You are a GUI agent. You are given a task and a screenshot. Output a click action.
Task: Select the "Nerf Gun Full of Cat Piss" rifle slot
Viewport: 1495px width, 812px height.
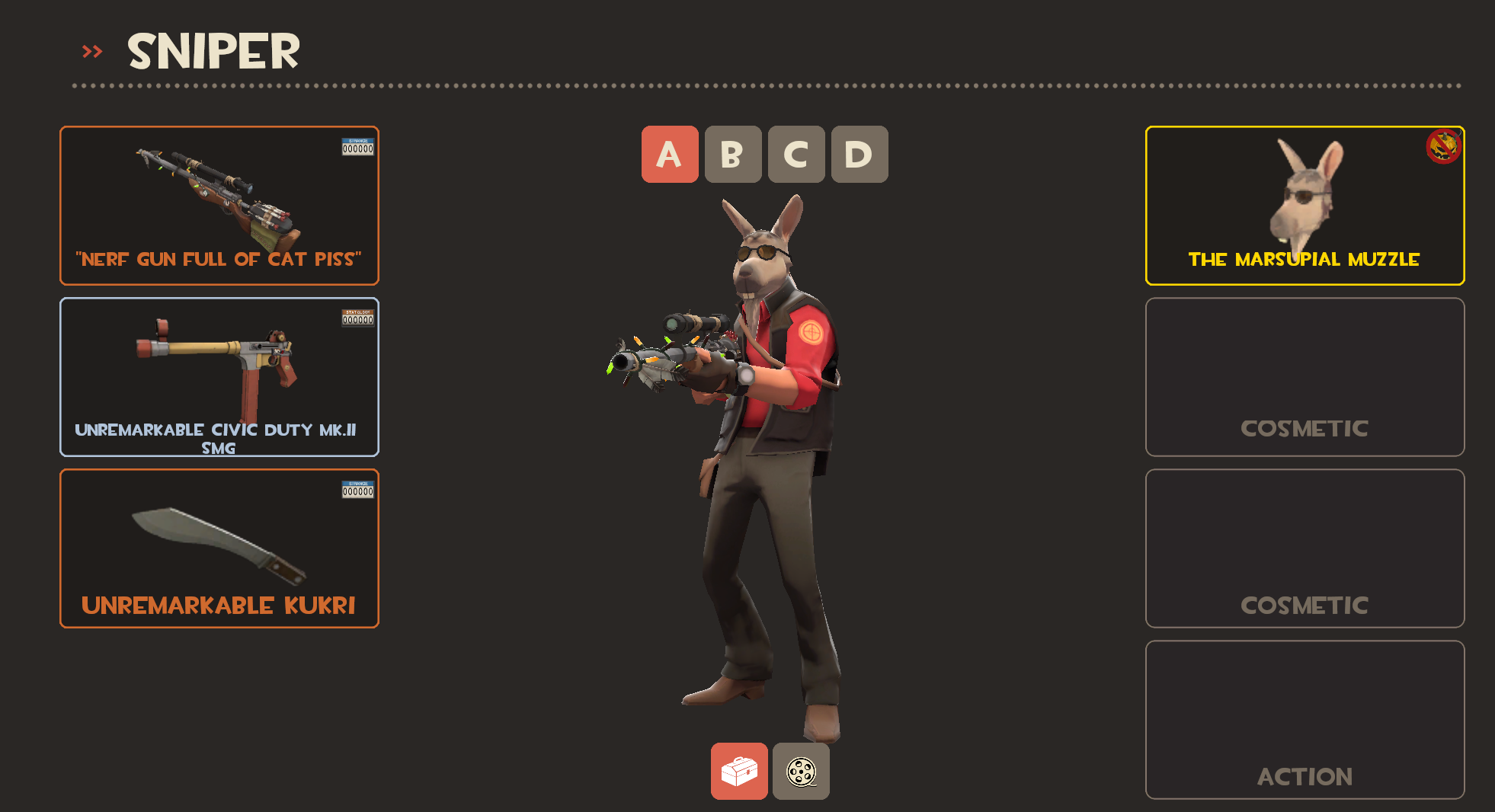click(219, 206)
